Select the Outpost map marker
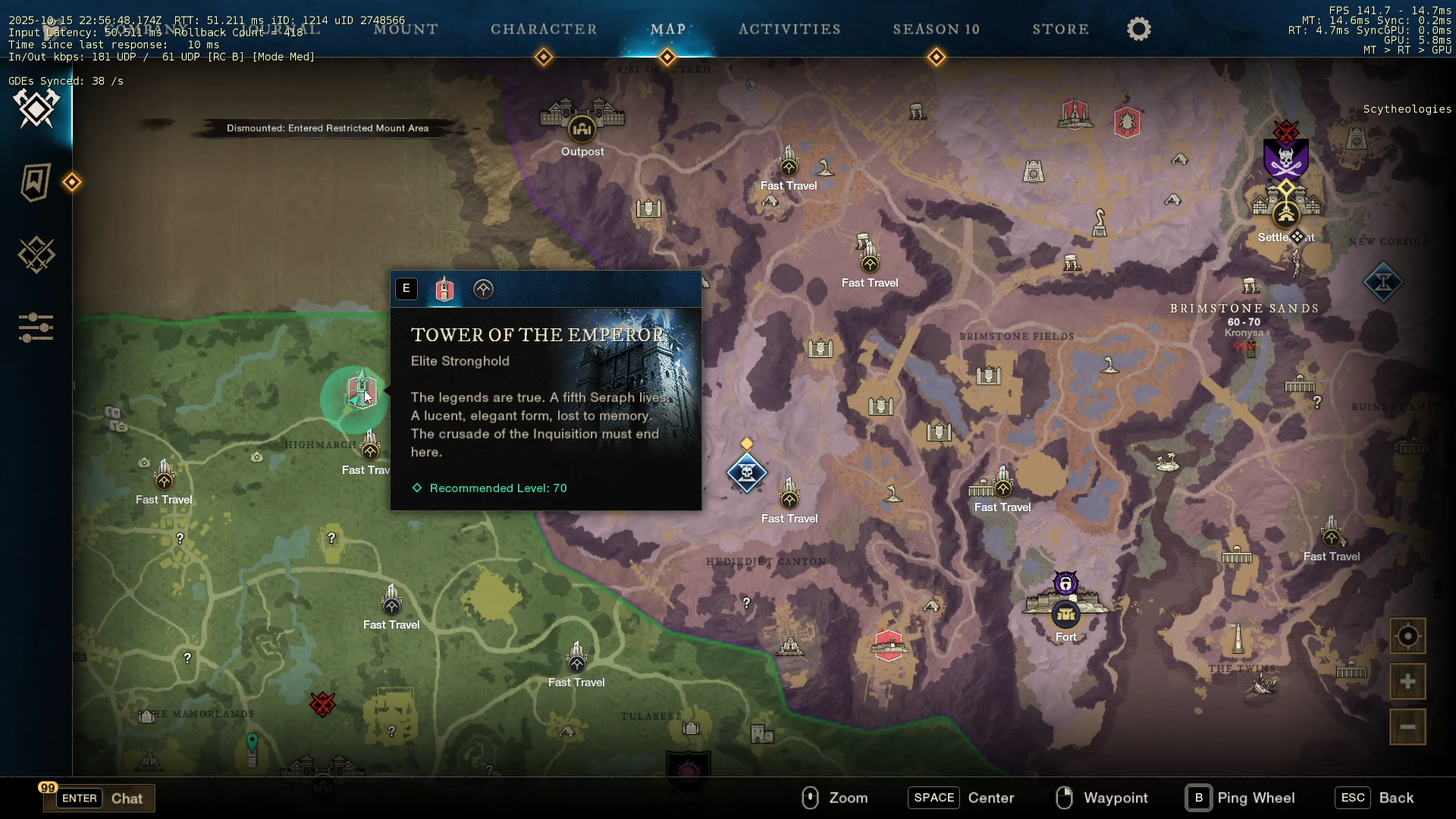The image size is (1456, 819). [x=582, y=129]
